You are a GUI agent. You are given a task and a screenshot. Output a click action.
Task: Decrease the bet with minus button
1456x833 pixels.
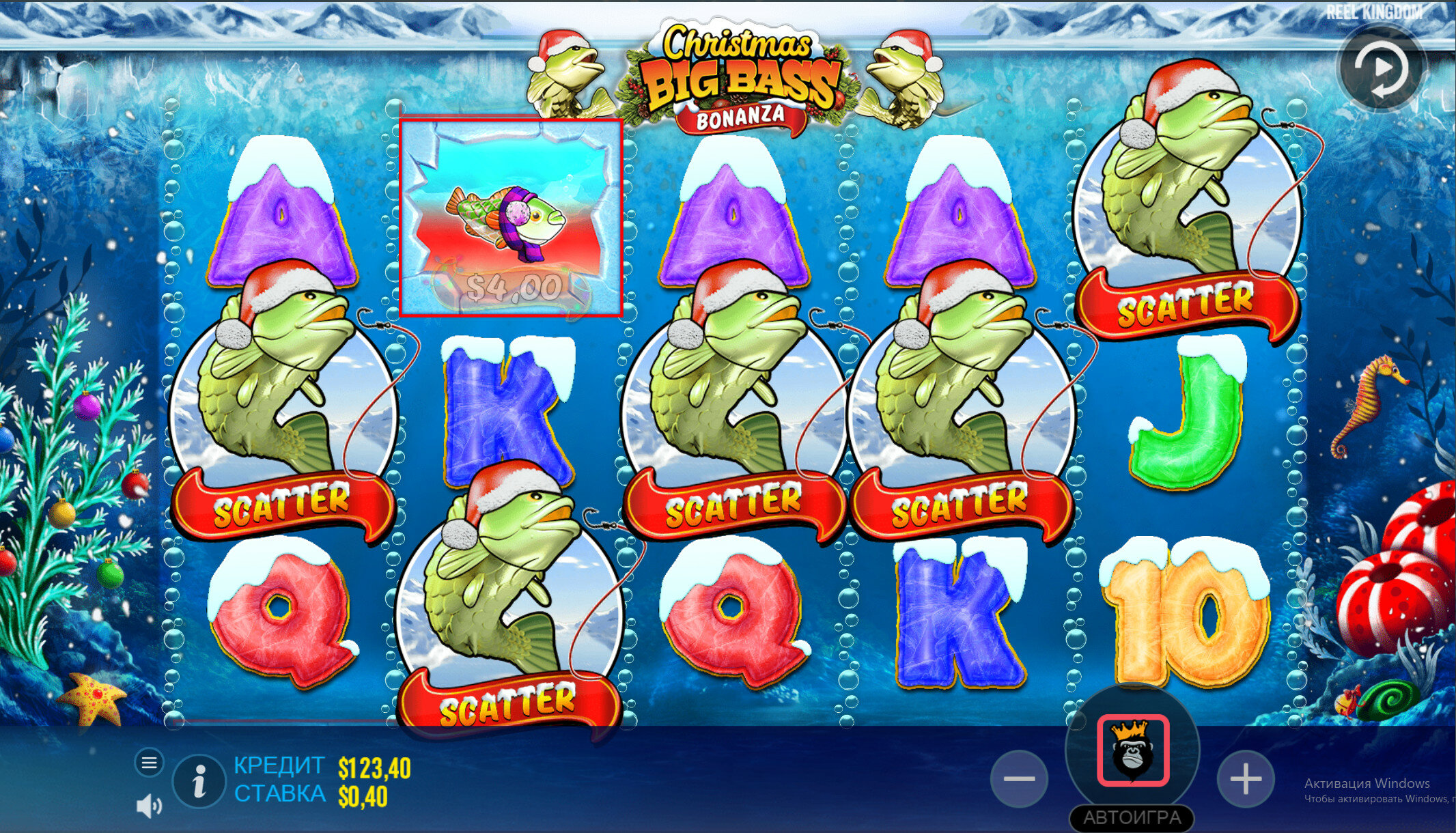[x=1020, y=778]
